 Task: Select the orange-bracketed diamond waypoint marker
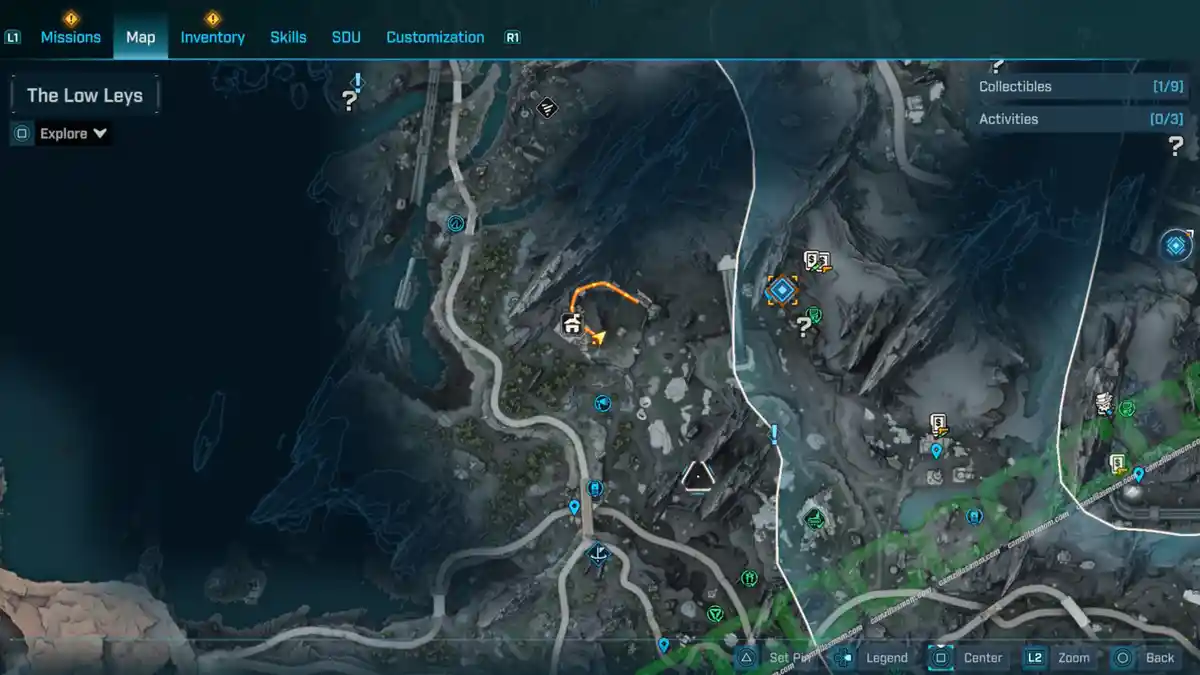[781, 290]
